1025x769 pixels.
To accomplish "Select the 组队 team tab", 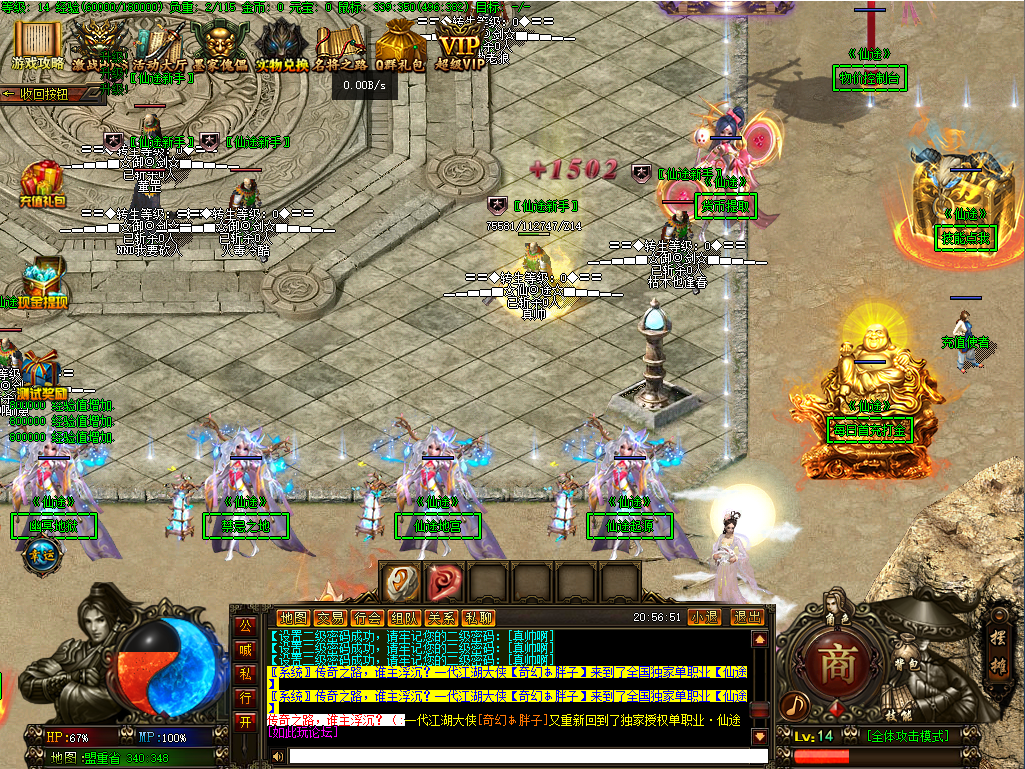I will pos(404,618).
